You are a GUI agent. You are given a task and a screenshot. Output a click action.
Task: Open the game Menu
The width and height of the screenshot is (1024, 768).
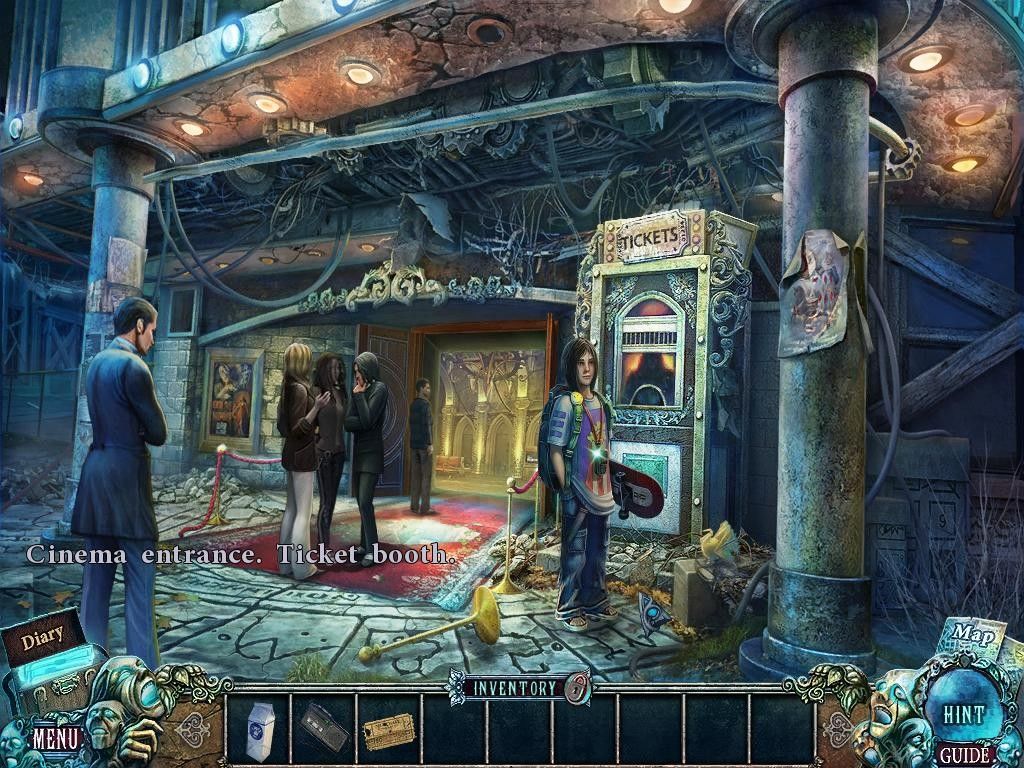pos(55,739)
